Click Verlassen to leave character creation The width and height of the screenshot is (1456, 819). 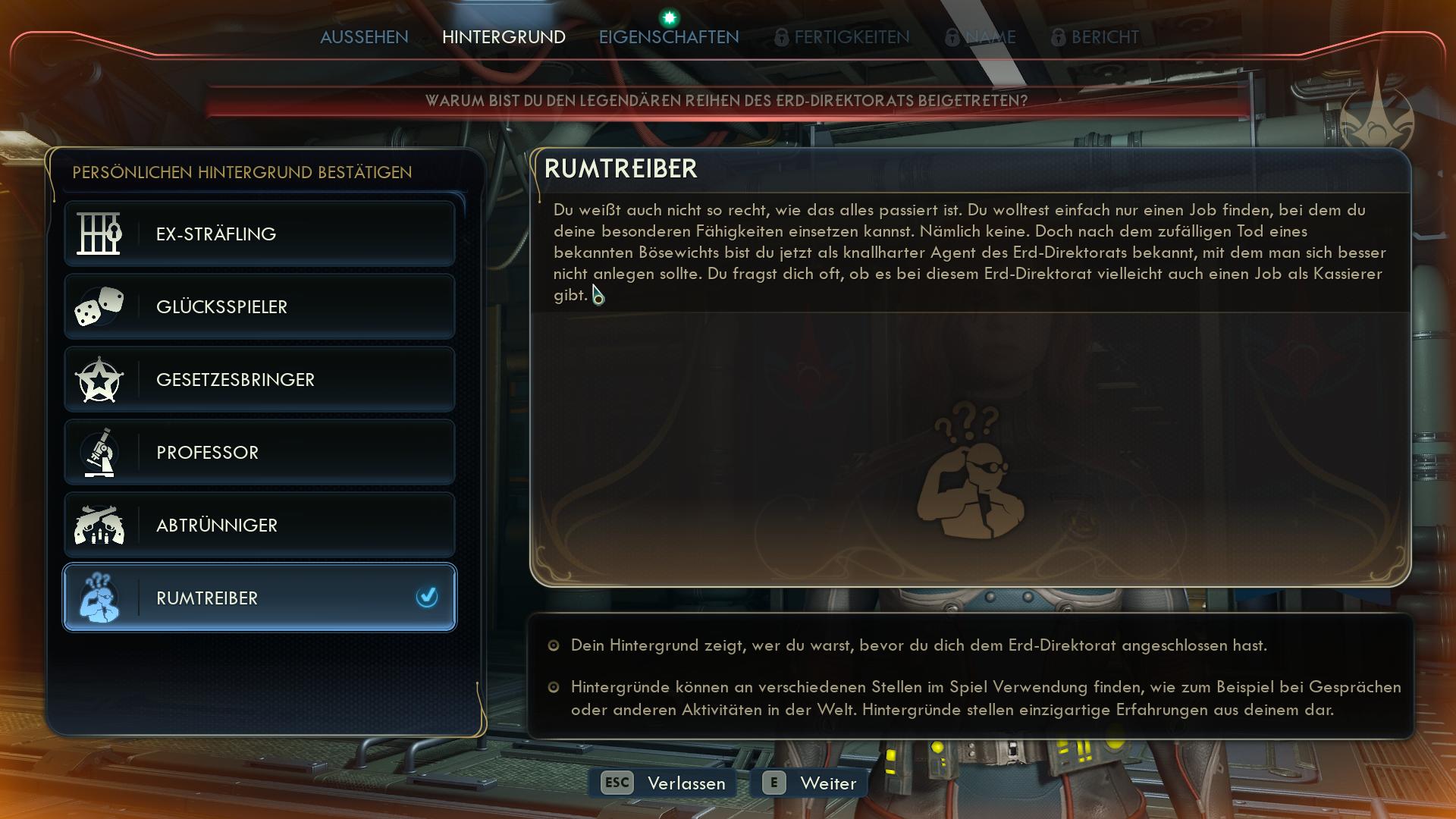pyautogui.click(x=664, y=783)
